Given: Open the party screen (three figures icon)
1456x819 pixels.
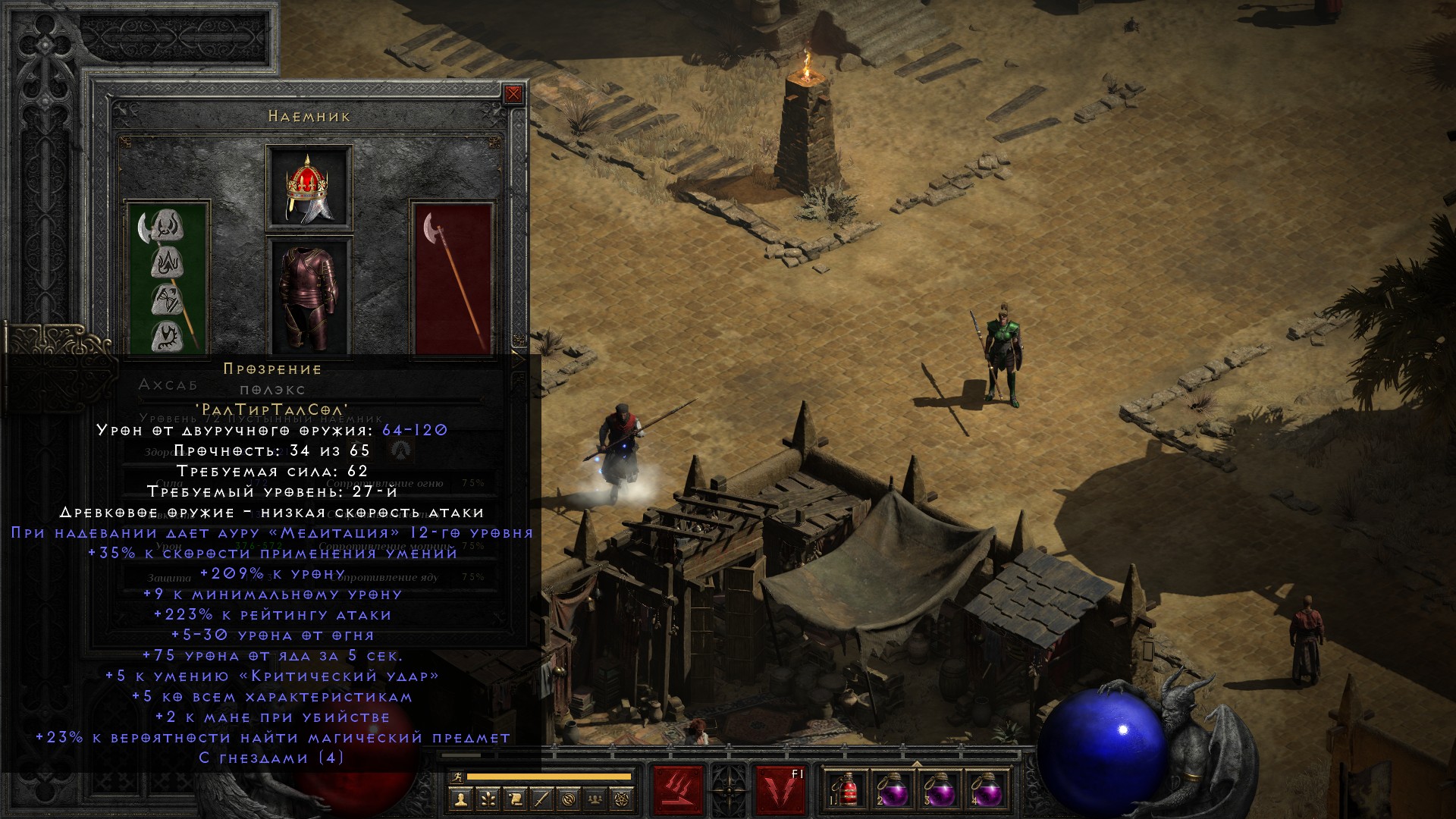Looking at the screenshot, I should 595,799.
